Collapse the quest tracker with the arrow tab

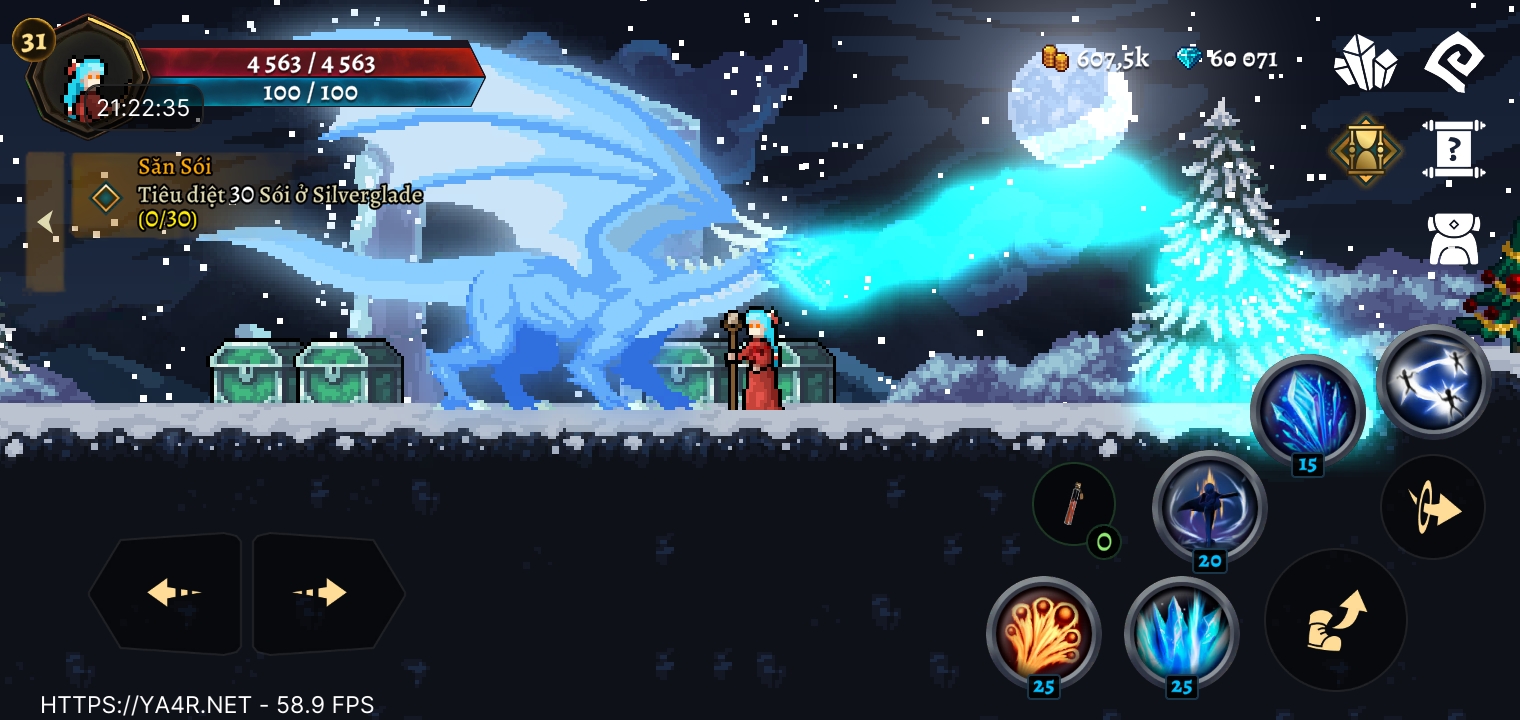click(45, 221)
